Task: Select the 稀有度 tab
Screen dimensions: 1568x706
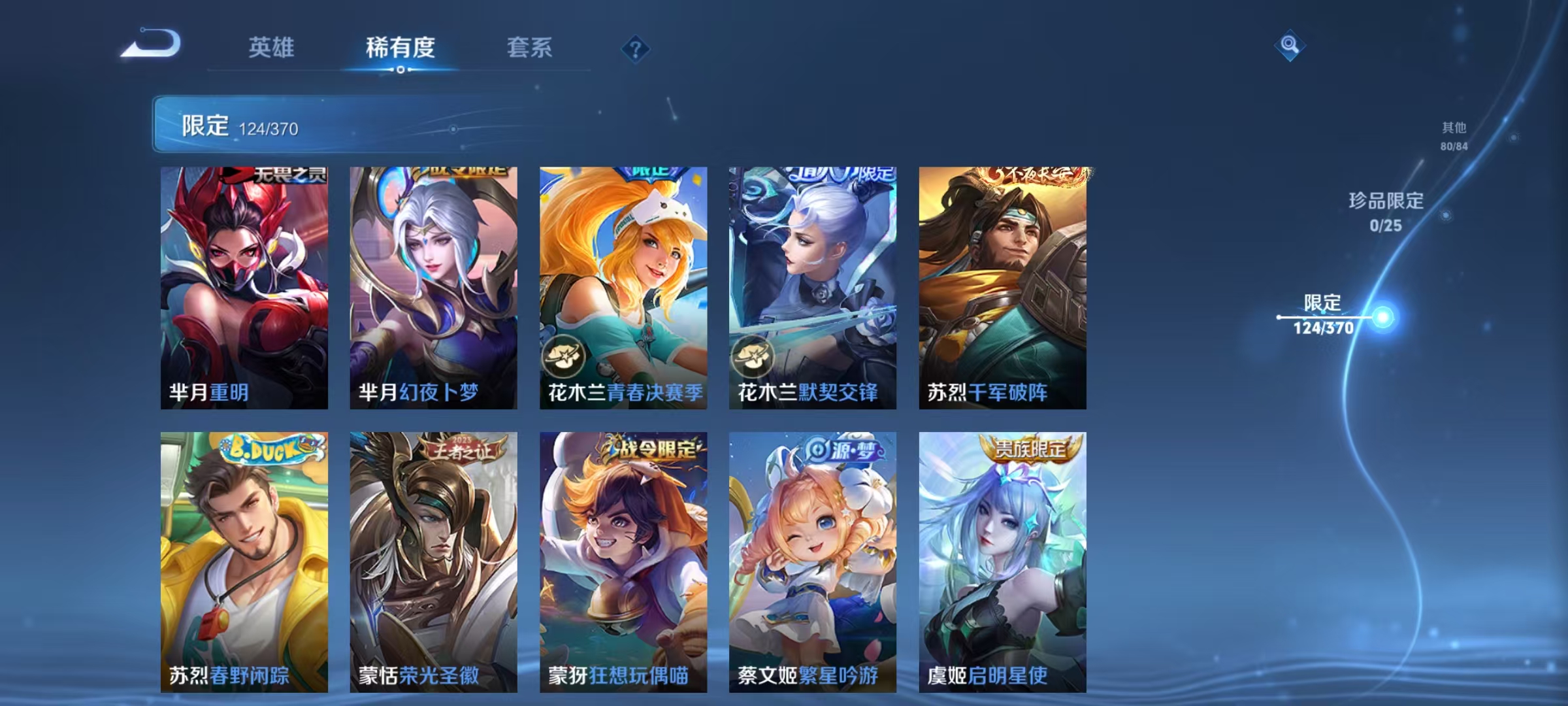Action: (400, 48)
